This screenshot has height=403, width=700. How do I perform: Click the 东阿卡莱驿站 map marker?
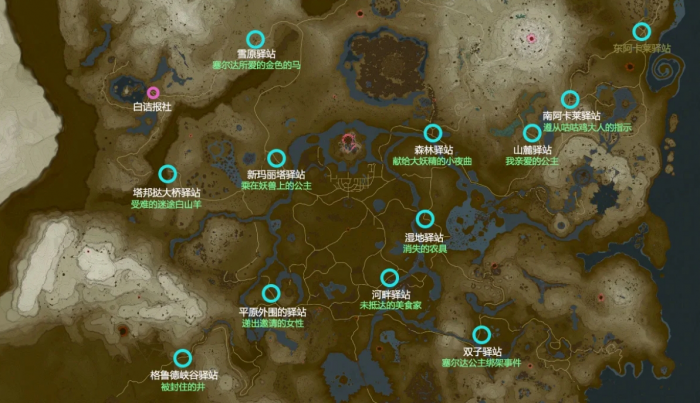[x=641, y=31]
